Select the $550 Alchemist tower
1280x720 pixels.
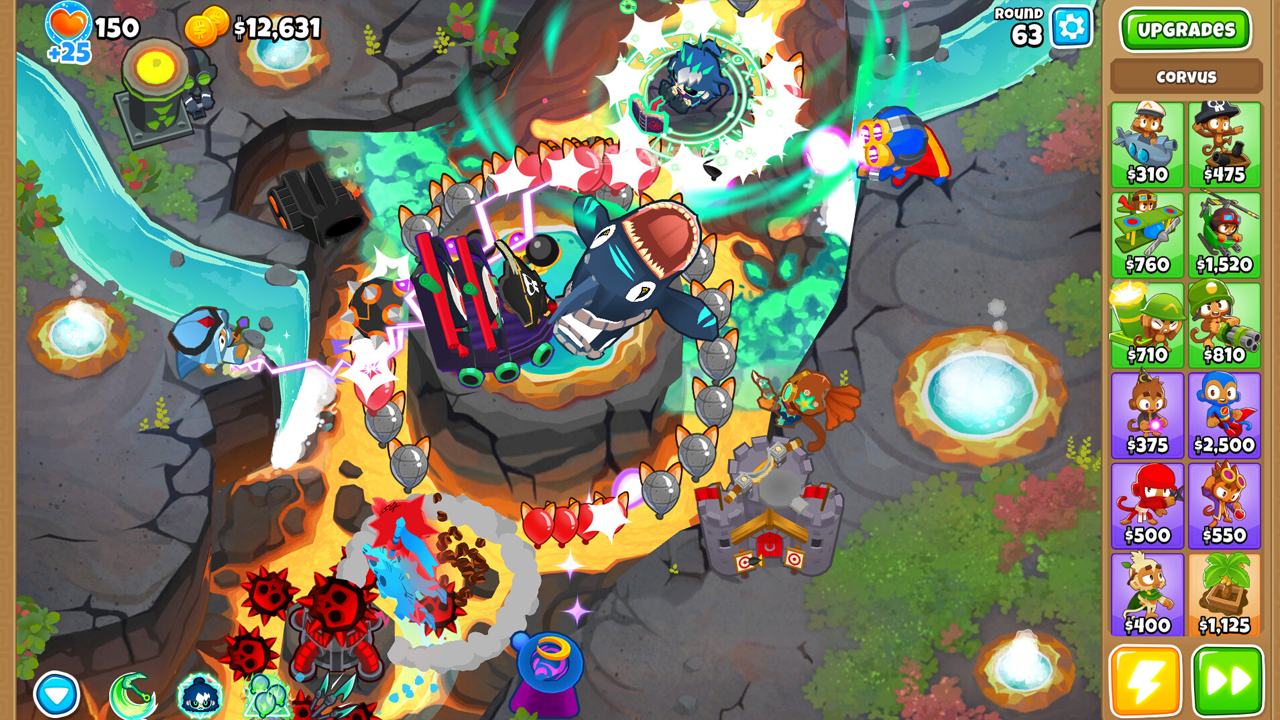coord(1224,505)
